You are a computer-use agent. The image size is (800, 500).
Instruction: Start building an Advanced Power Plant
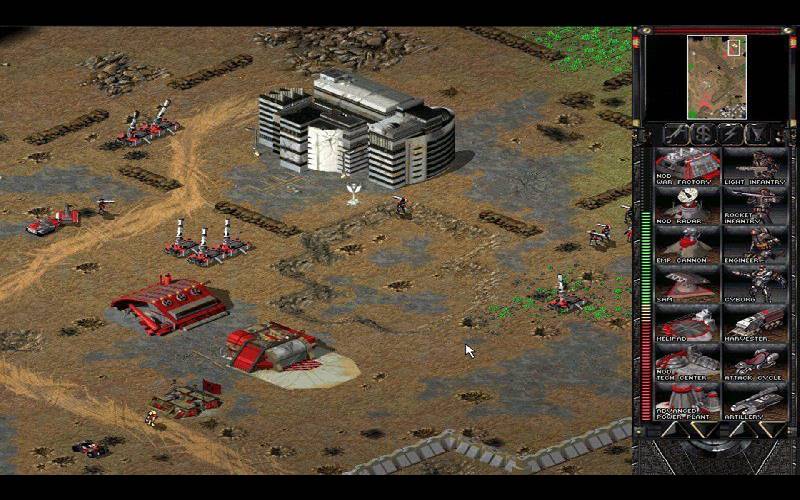coord(686,401)
